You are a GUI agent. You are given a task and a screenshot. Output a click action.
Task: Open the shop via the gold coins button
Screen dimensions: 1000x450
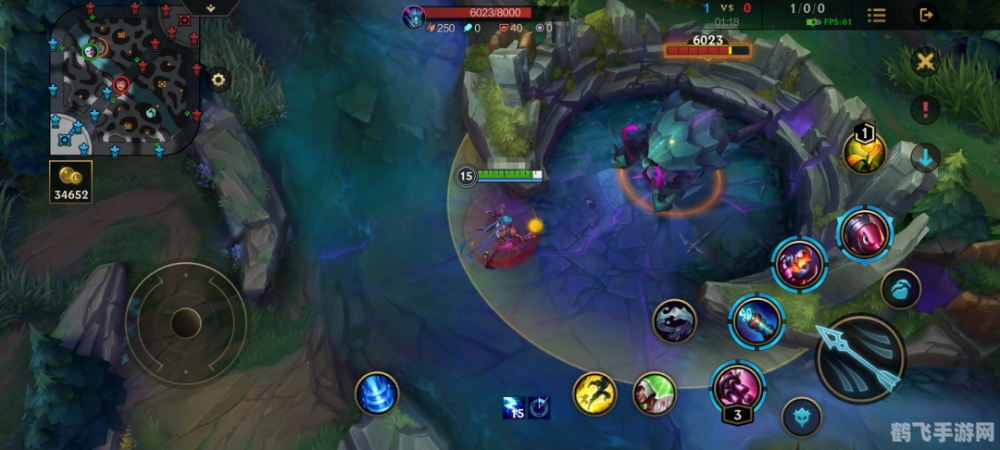pos(71,181)
